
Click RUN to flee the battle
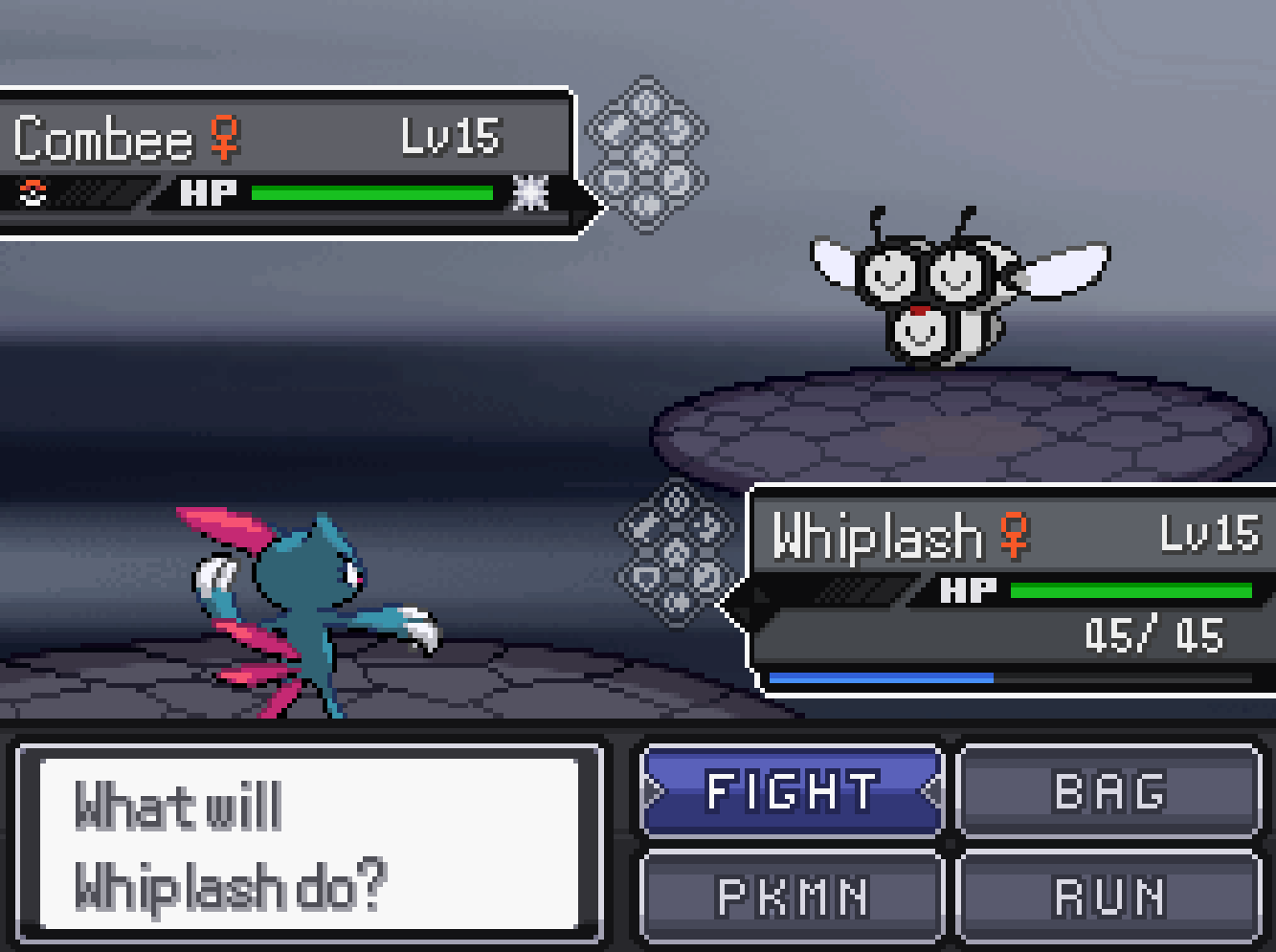(1109, 897)
